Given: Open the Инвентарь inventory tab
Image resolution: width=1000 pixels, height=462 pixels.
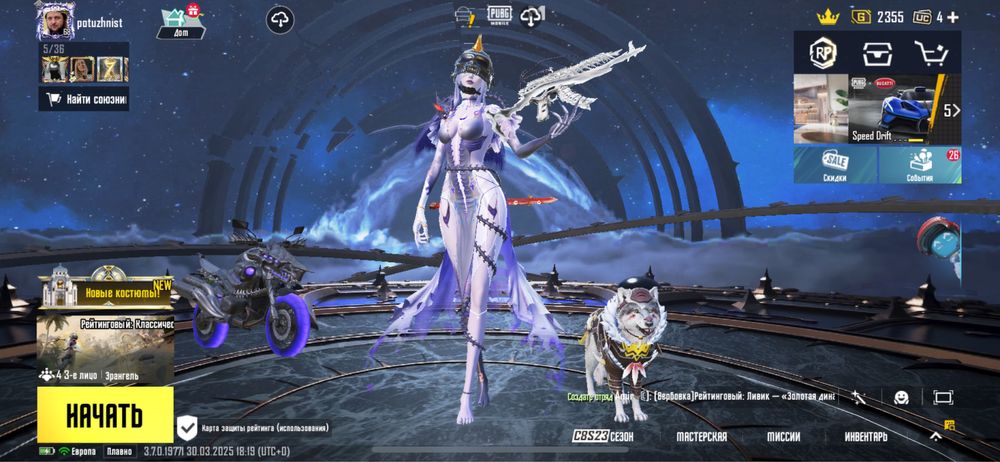Looking at the screenshot, I should click(x=865, y=437).
